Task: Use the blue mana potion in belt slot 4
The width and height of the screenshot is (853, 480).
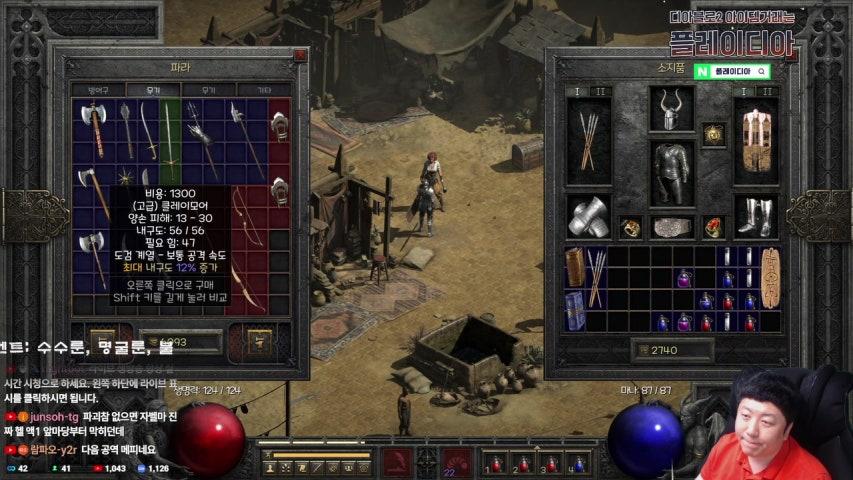Action: click(x=577, y=464)
